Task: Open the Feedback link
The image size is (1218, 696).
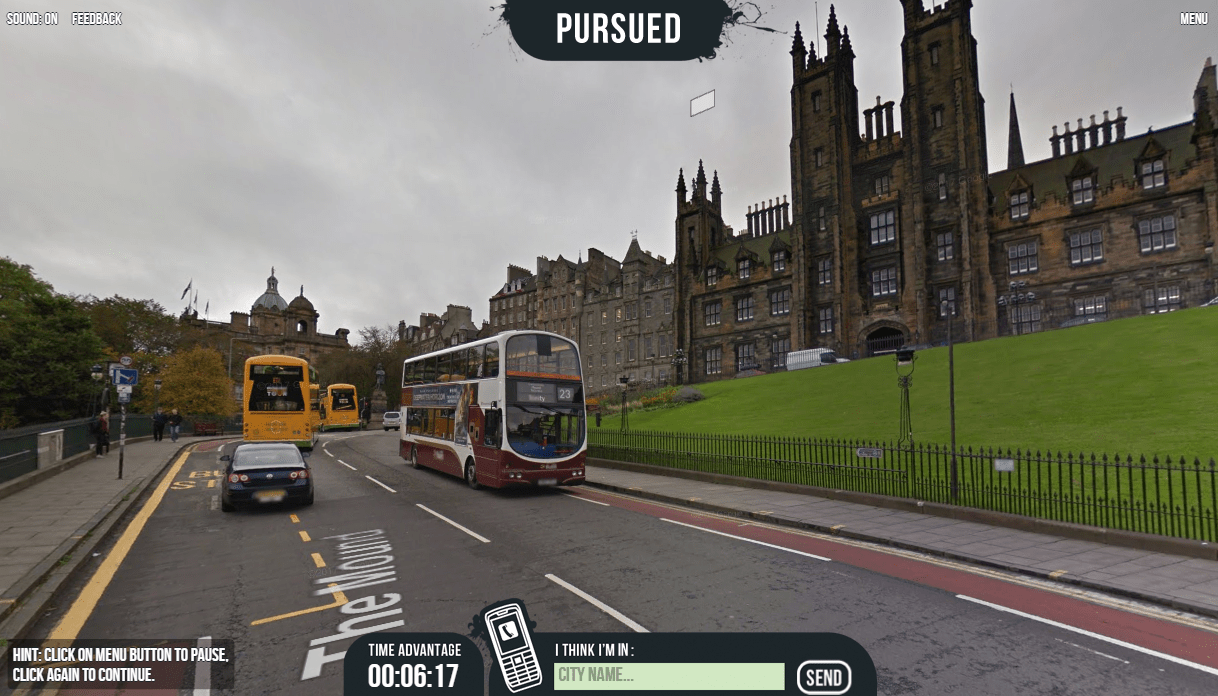Action: pos(97,19)
